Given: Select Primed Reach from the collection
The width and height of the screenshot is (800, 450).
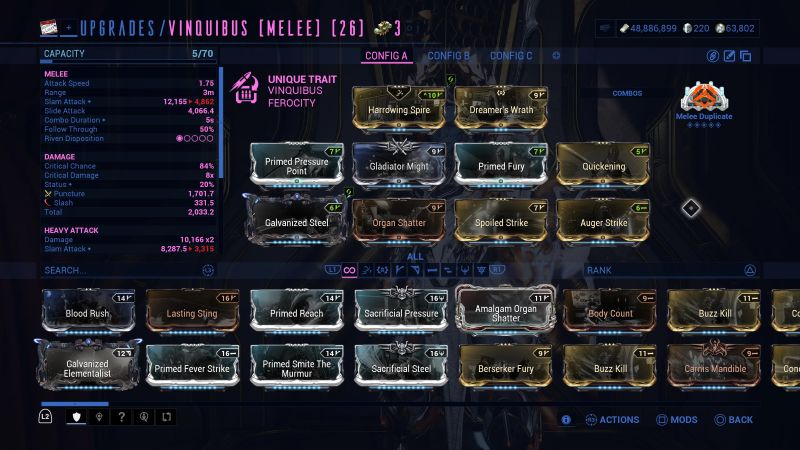Looking at the screenshot, I should [297, 311].
